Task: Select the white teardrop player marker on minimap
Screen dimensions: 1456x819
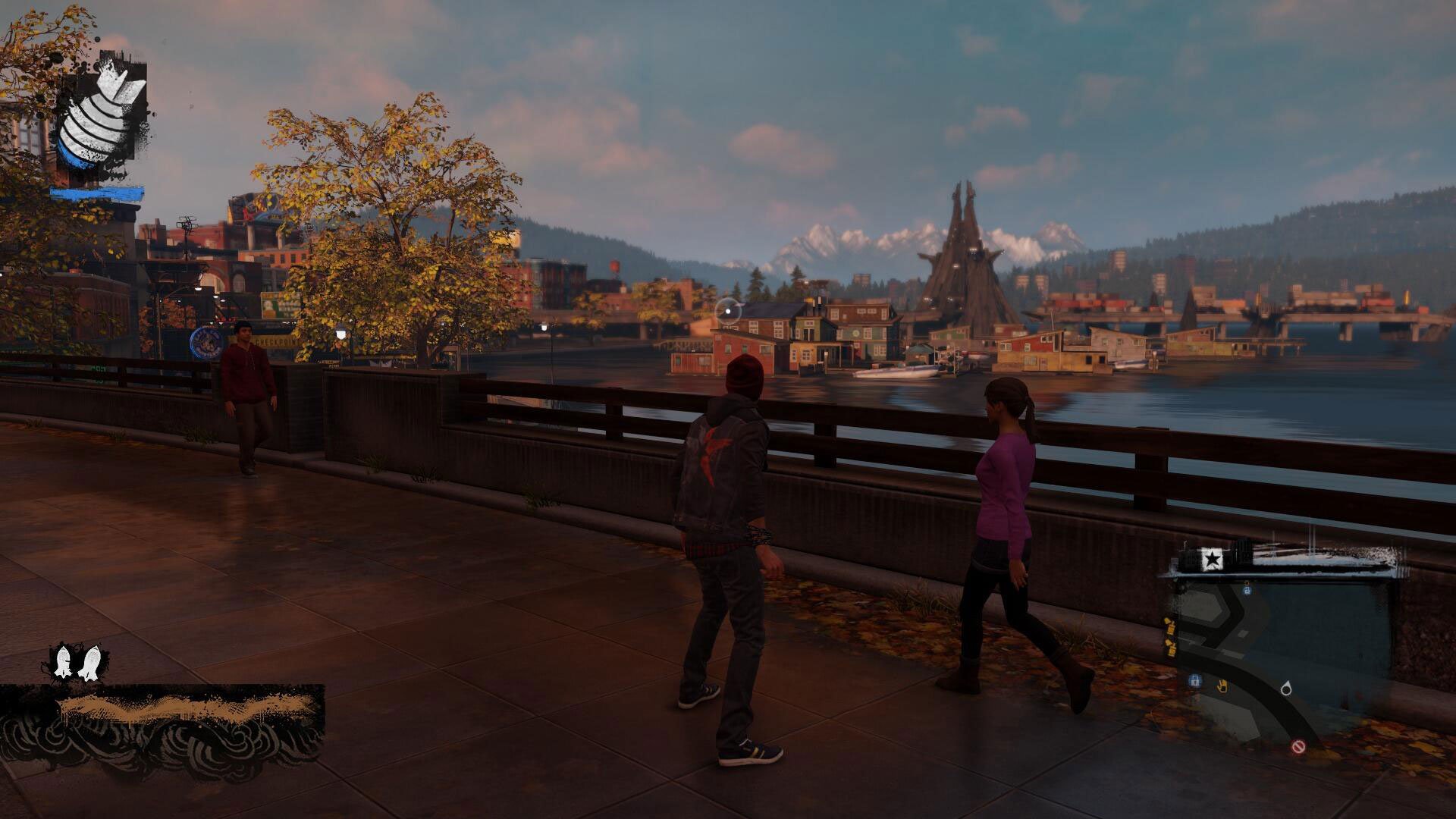Action: click(1286, 689)
